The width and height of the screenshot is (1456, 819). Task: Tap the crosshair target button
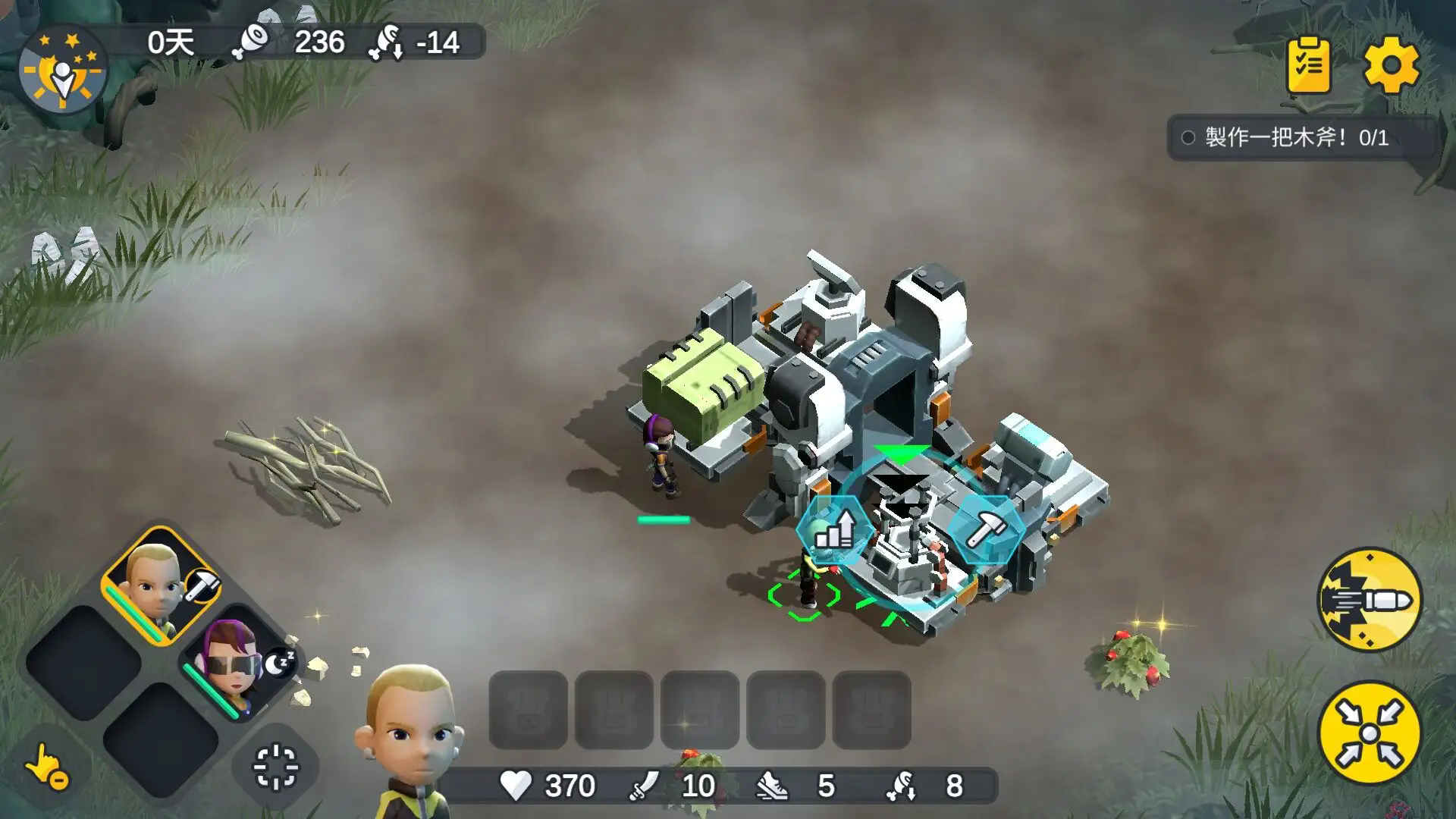(x=275, y=767)
